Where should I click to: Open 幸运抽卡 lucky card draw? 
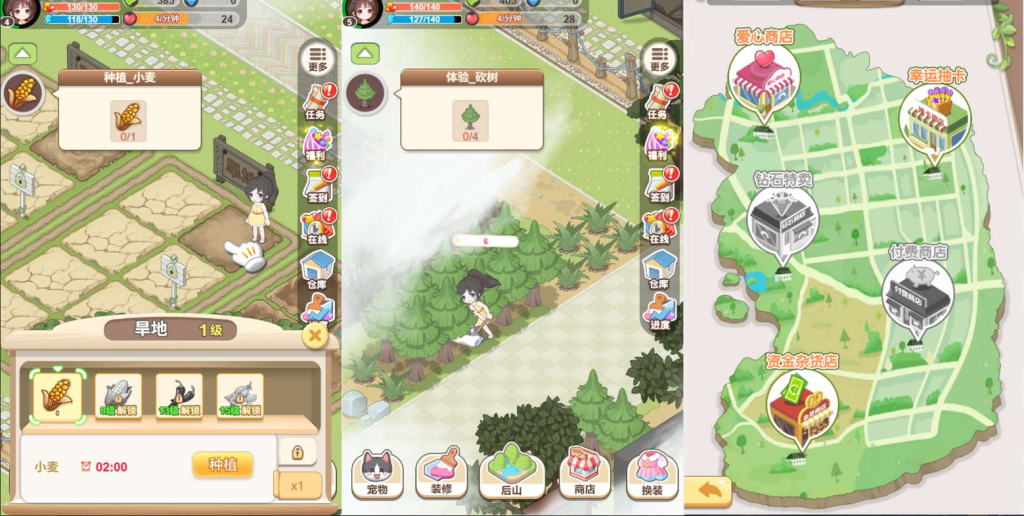[934, 118]
